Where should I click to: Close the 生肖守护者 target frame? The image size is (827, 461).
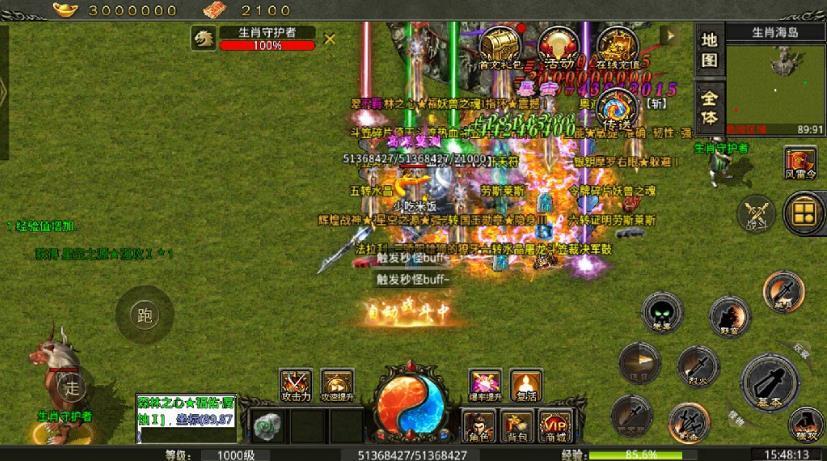(330, 39)
